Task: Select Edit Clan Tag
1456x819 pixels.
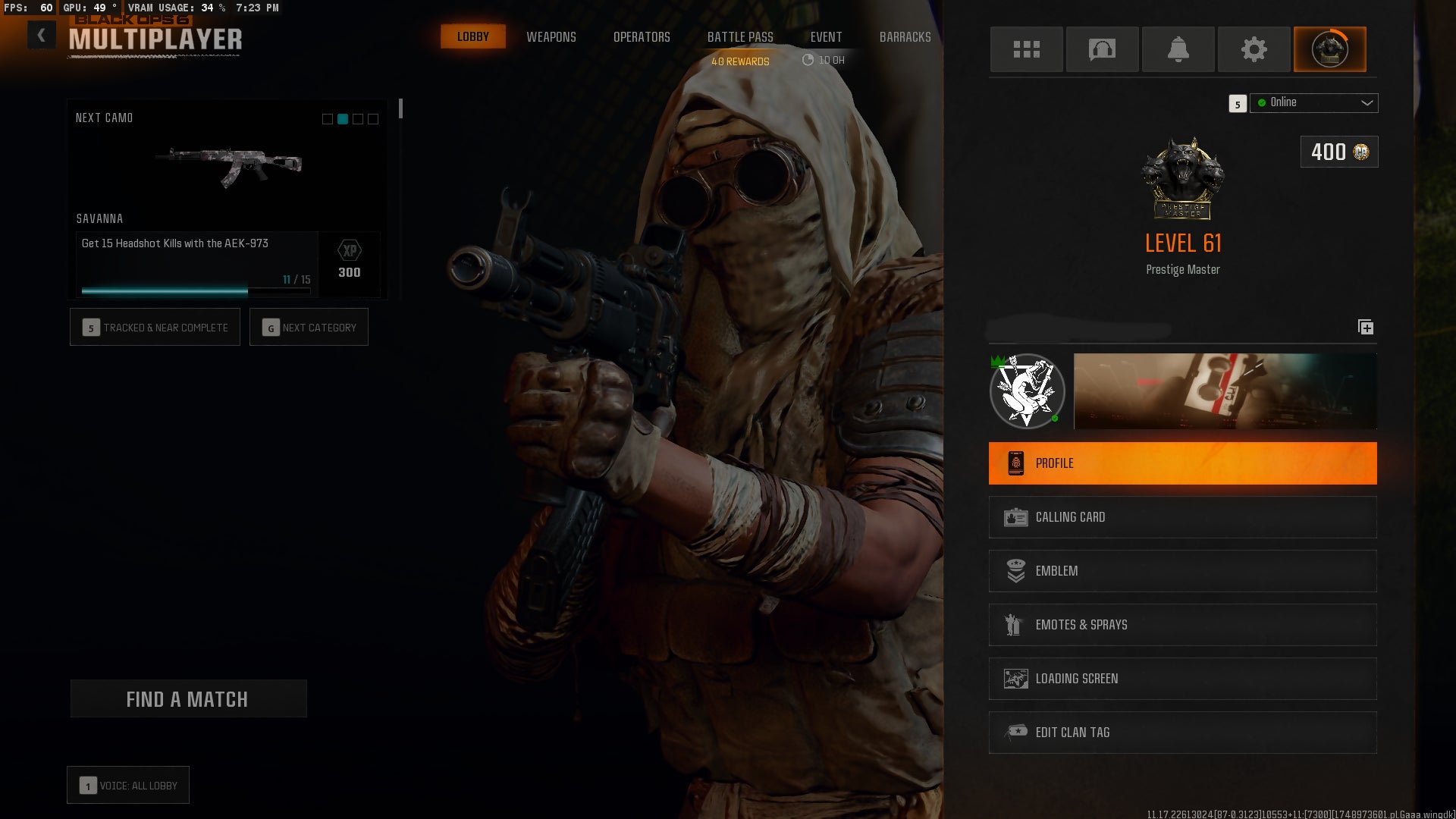Action: [x=1182, y=733]
